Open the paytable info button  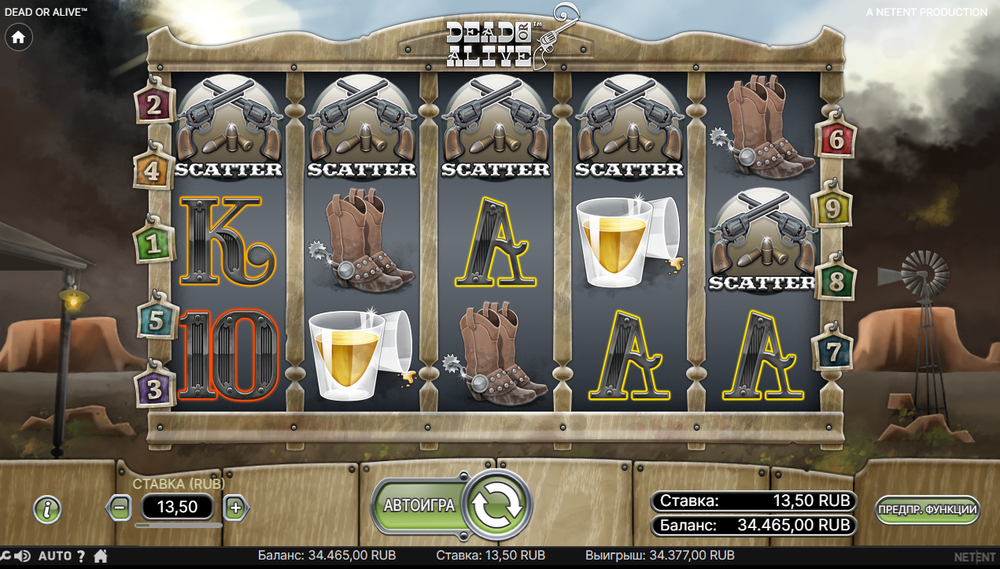coord(47,508)
